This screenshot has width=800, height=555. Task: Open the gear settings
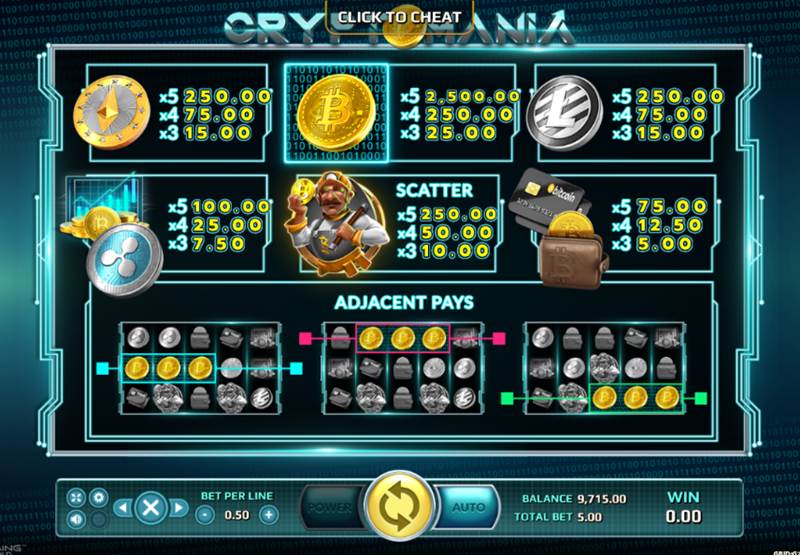(98, 496)
